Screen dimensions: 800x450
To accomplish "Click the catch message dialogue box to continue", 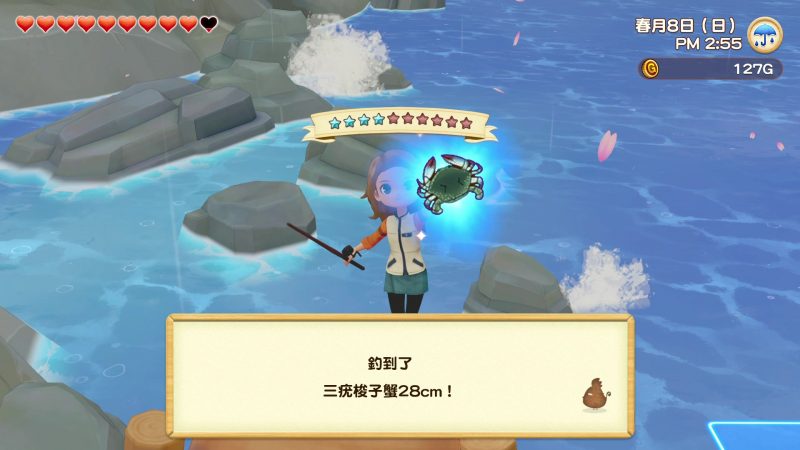I will click(x=400, y=375).
